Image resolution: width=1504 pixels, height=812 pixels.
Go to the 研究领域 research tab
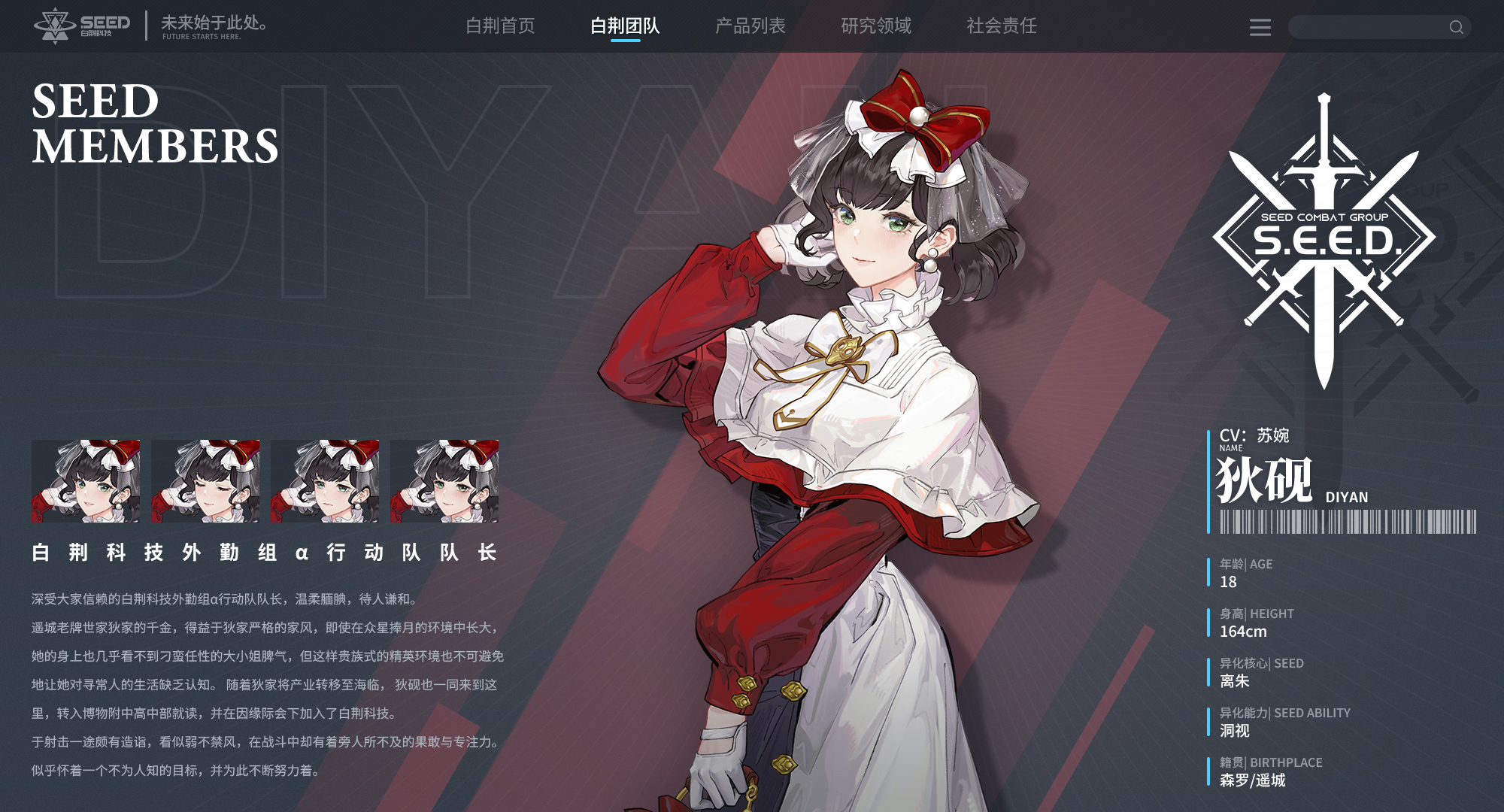pos(875,26)
